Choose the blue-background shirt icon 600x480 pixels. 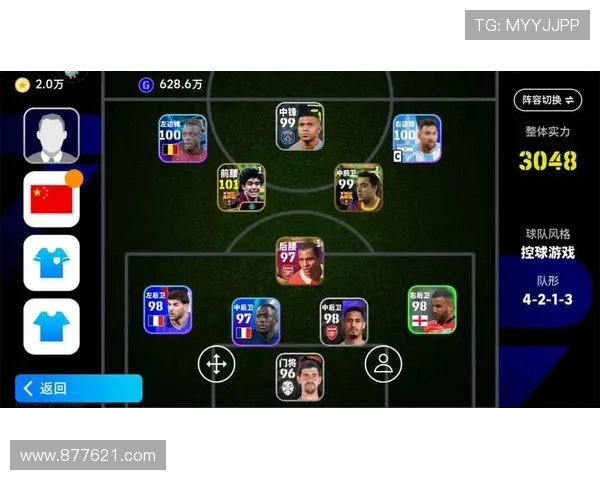click(x=51, y=326)
